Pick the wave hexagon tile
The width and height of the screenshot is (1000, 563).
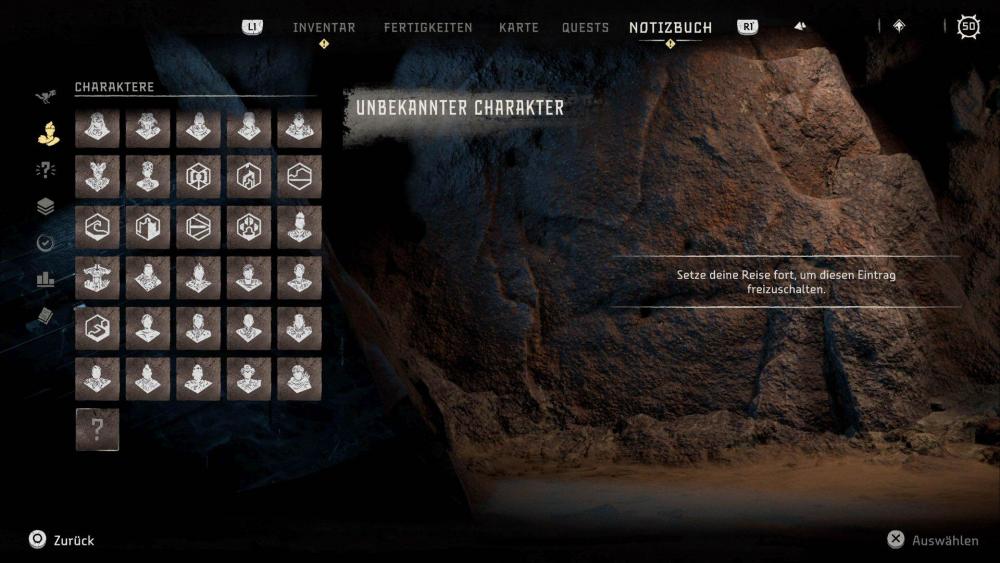[x=97, y=227]
